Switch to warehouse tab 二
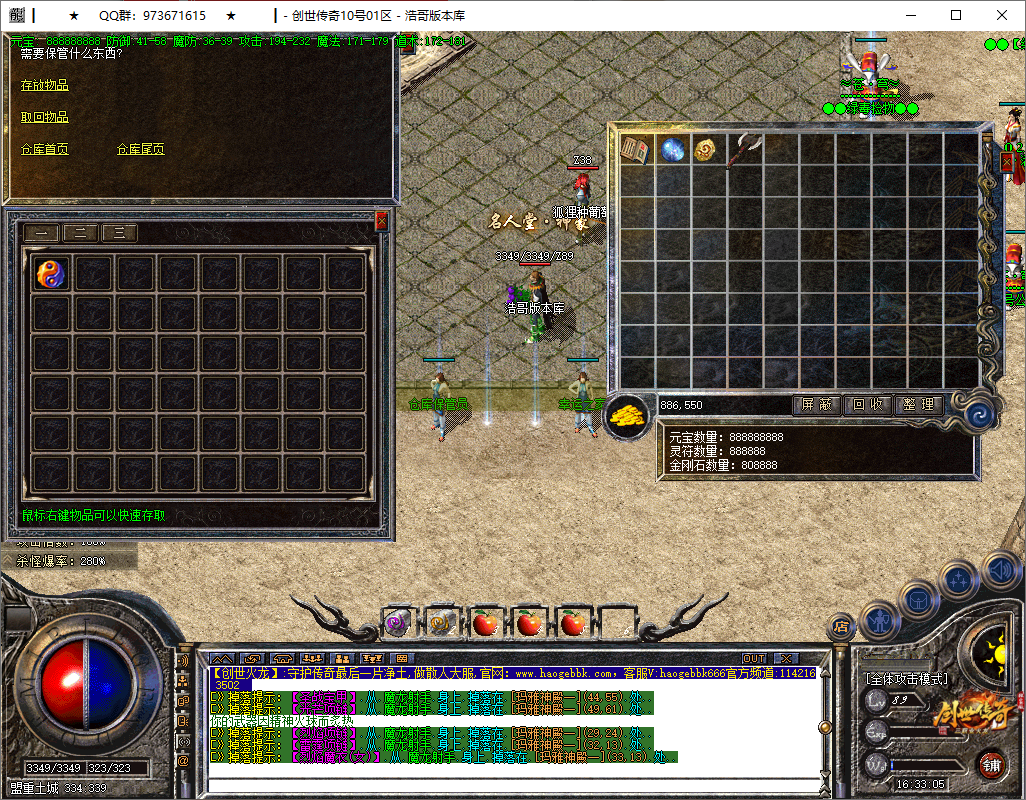The width and height of the screenshot is (1026, 800). (x=81, y=233)
